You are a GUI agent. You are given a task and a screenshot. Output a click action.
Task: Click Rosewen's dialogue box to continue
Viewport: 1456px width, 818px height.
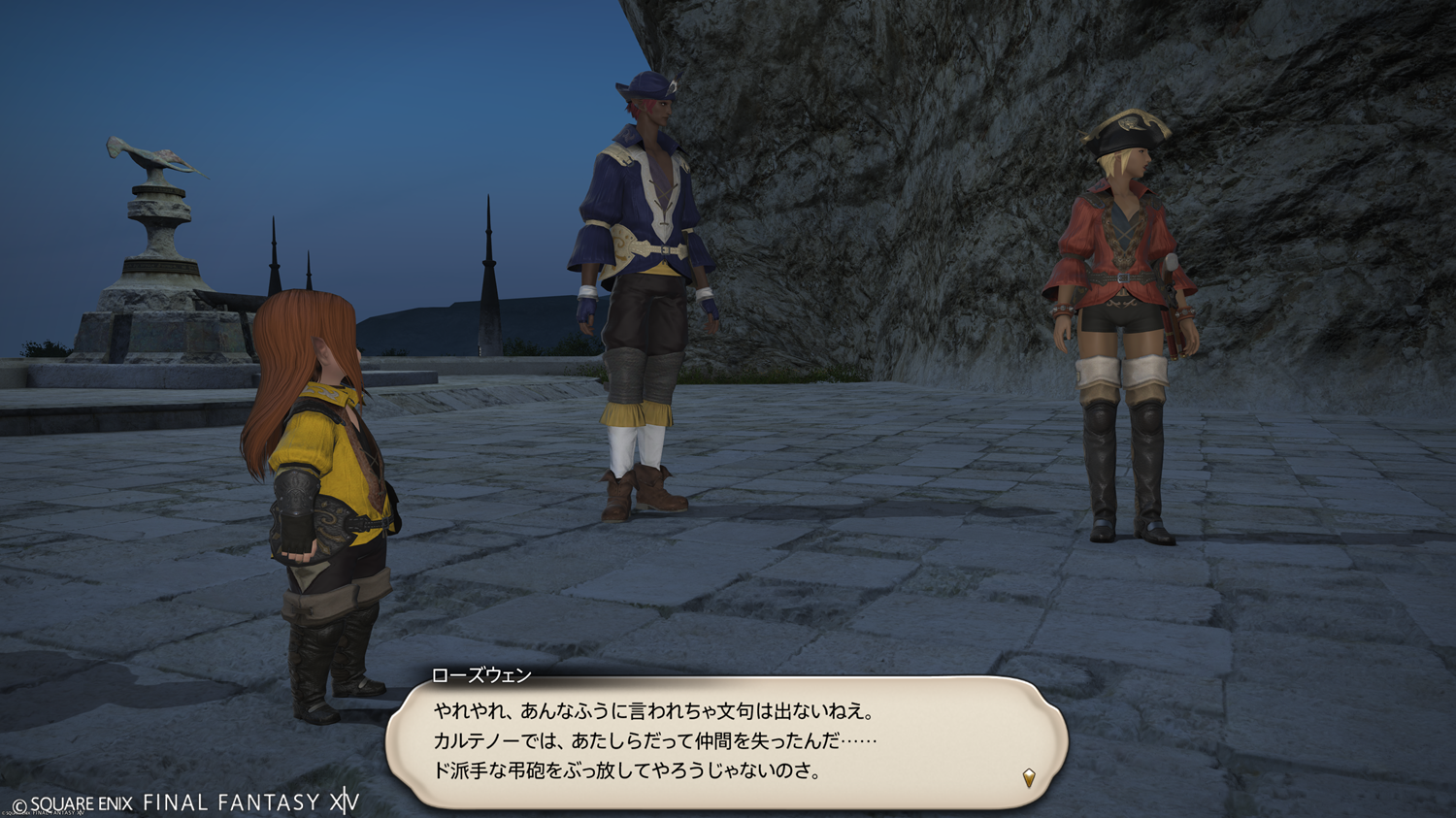tap(726, 742)
